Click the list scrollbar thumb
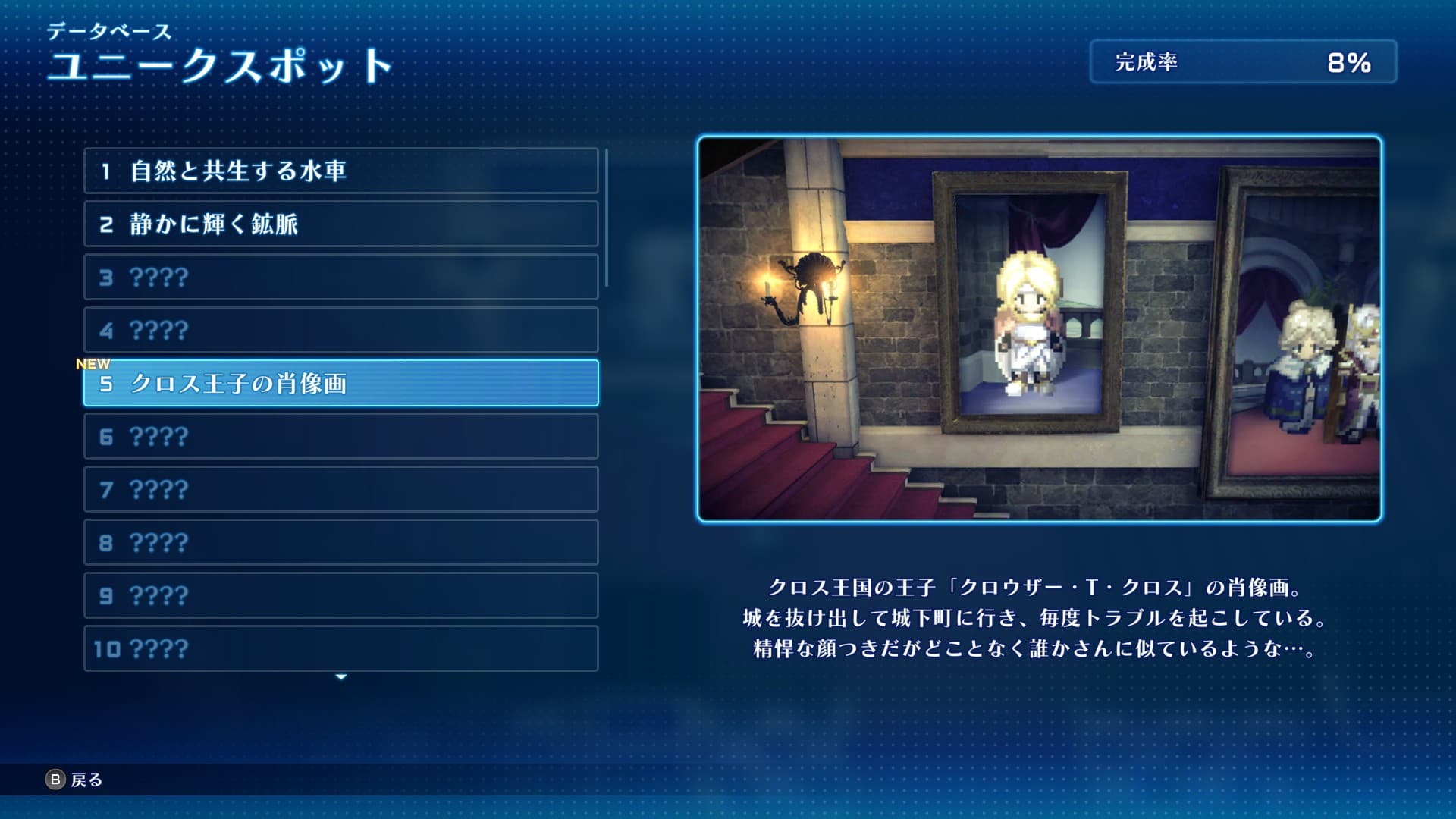The image size is (1456, 819). 607,218
